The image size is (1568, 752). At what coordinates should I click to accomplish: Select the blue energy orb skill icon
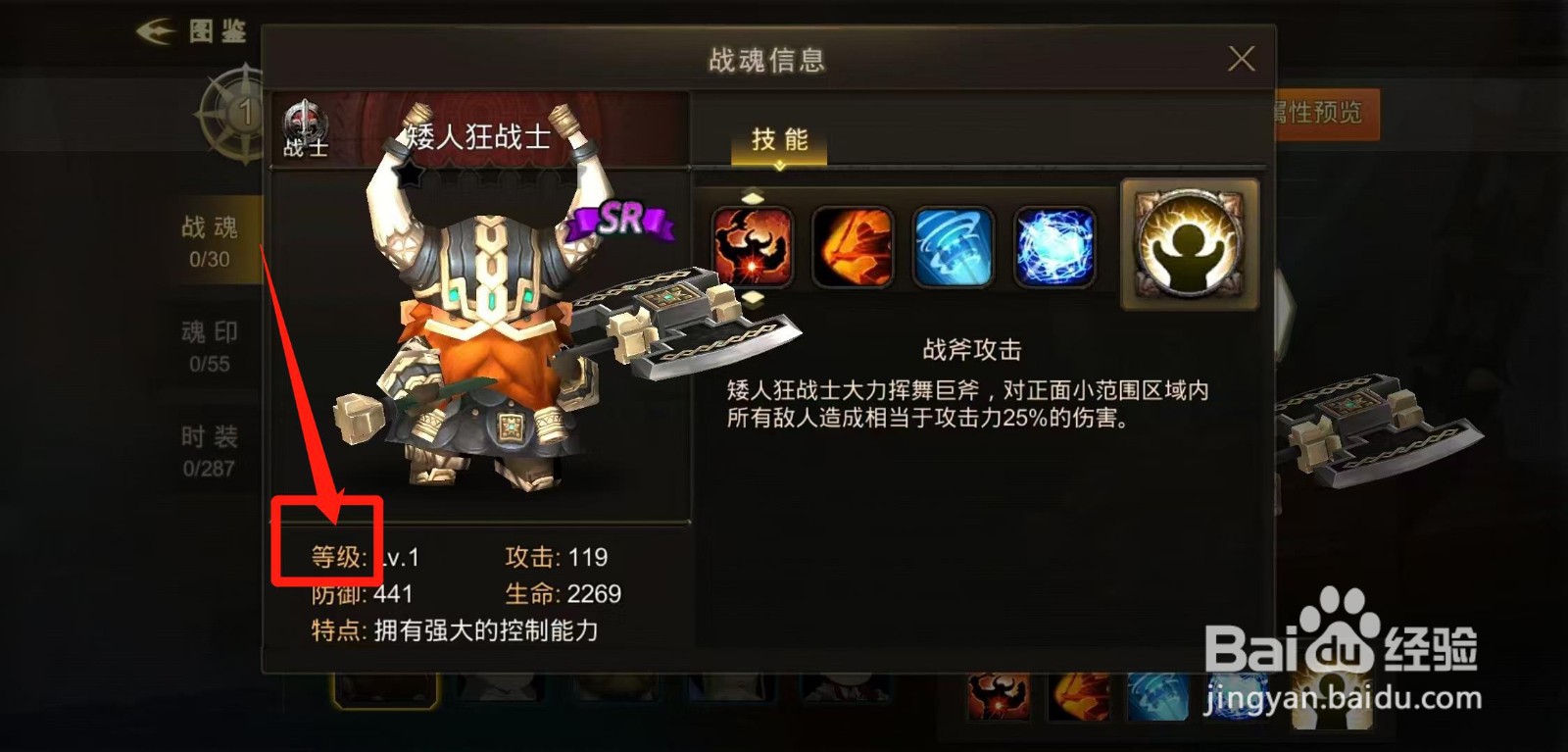[1056, 247]
